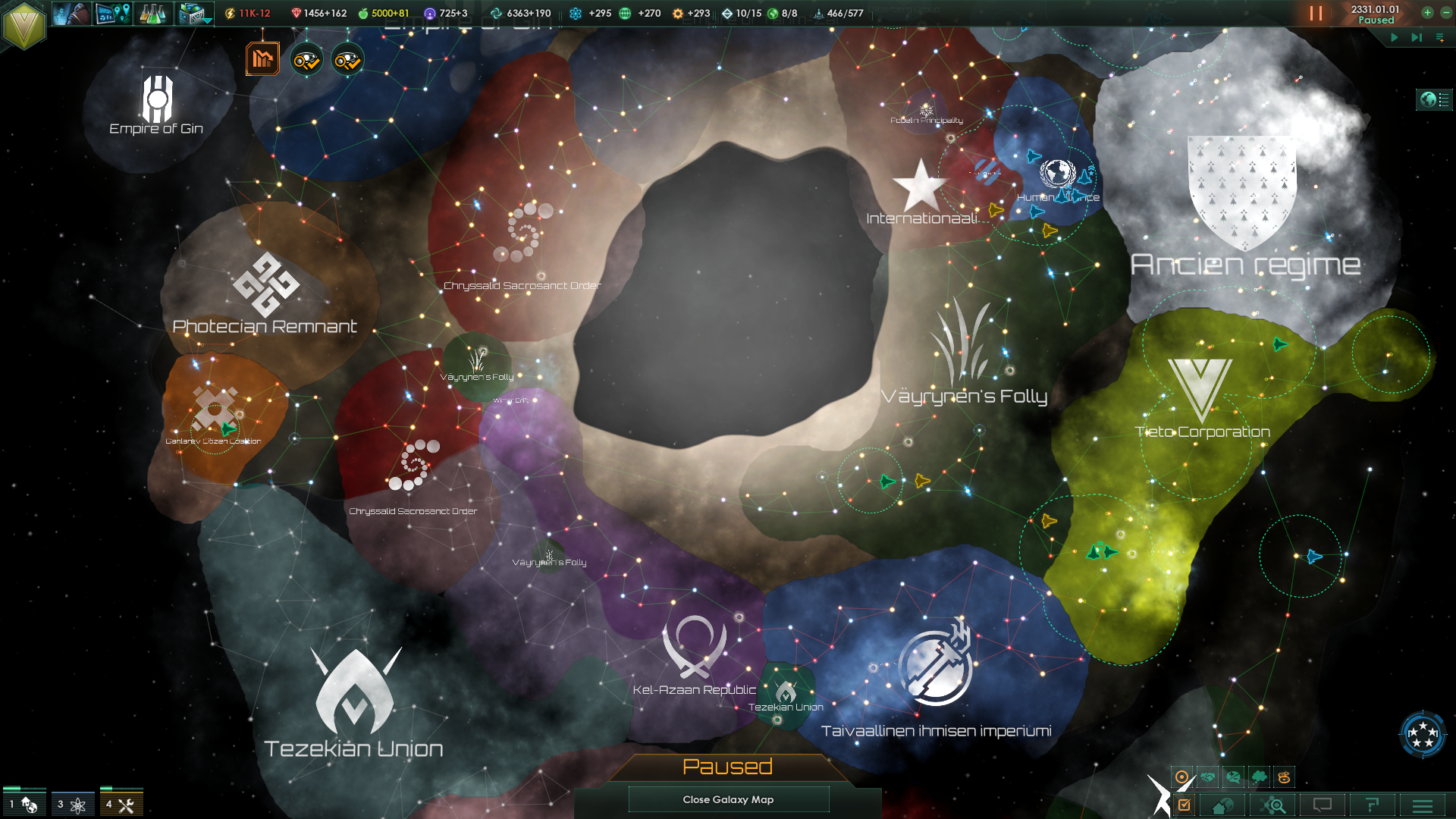Go to the home planet
Screen dimensions: 1456x819
coord(1222,805)
